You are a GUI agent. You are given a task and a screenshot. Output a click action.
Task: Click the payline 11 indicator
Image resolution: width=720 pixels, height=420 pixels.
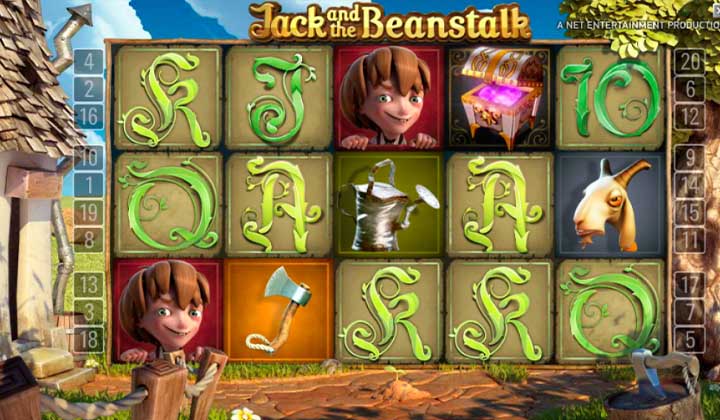click(x=689, y=238)
